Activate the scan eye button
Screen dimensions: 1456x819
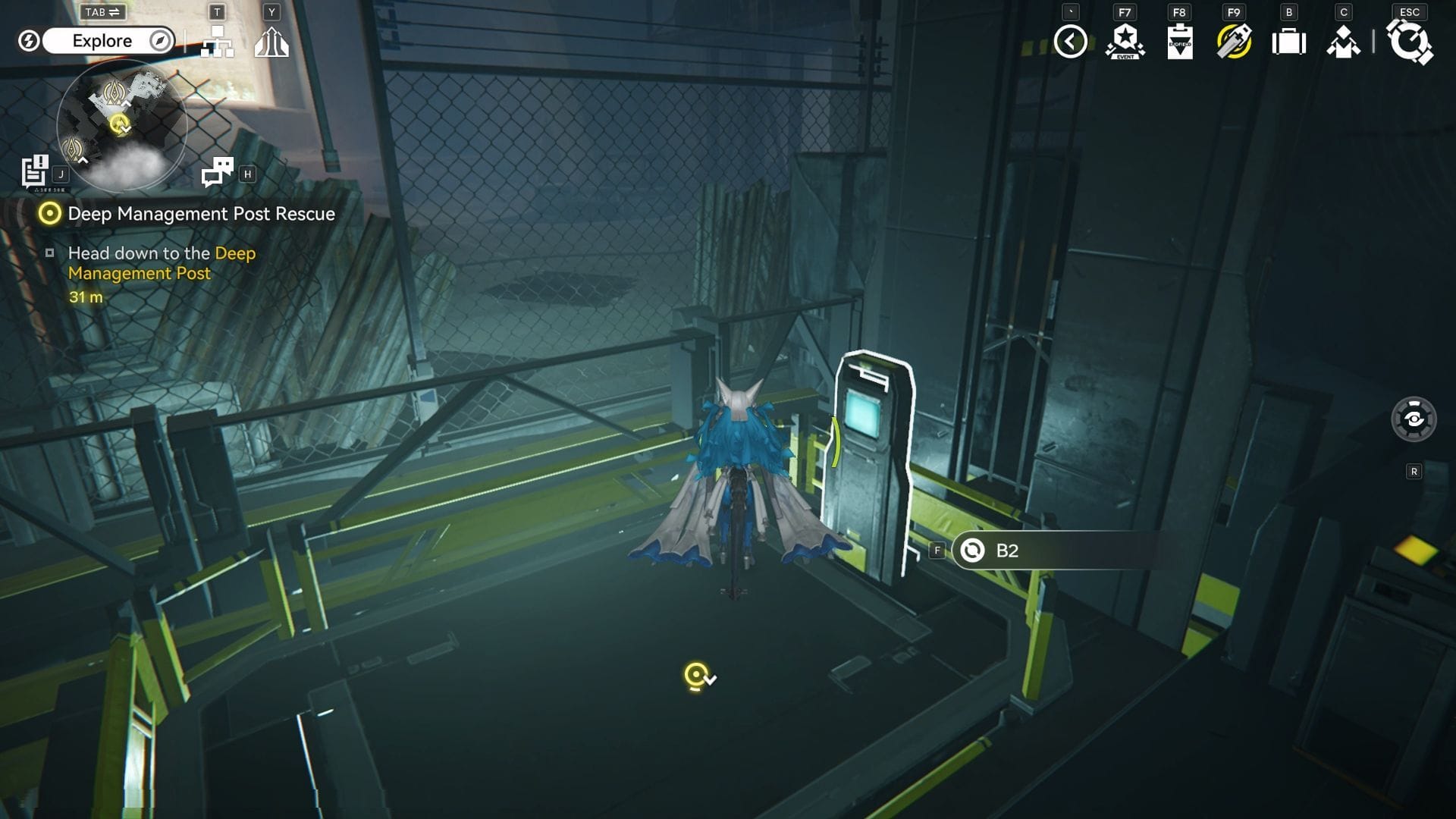coord(1414,419)
